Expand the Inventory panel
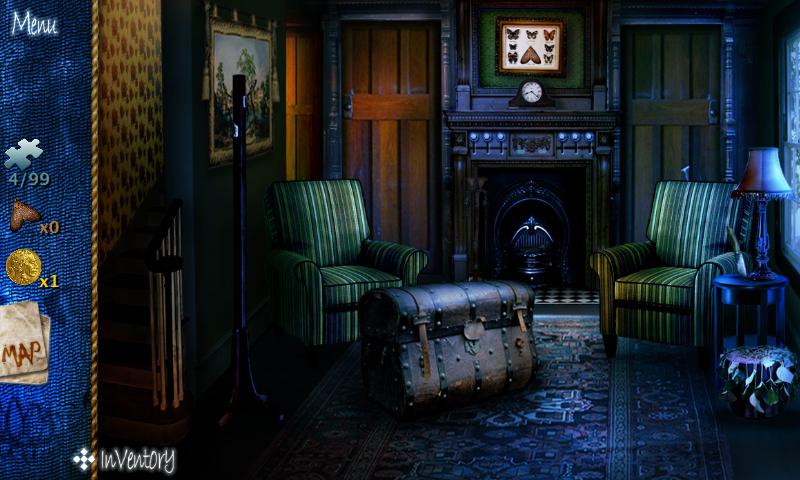 tap(125, 460)
